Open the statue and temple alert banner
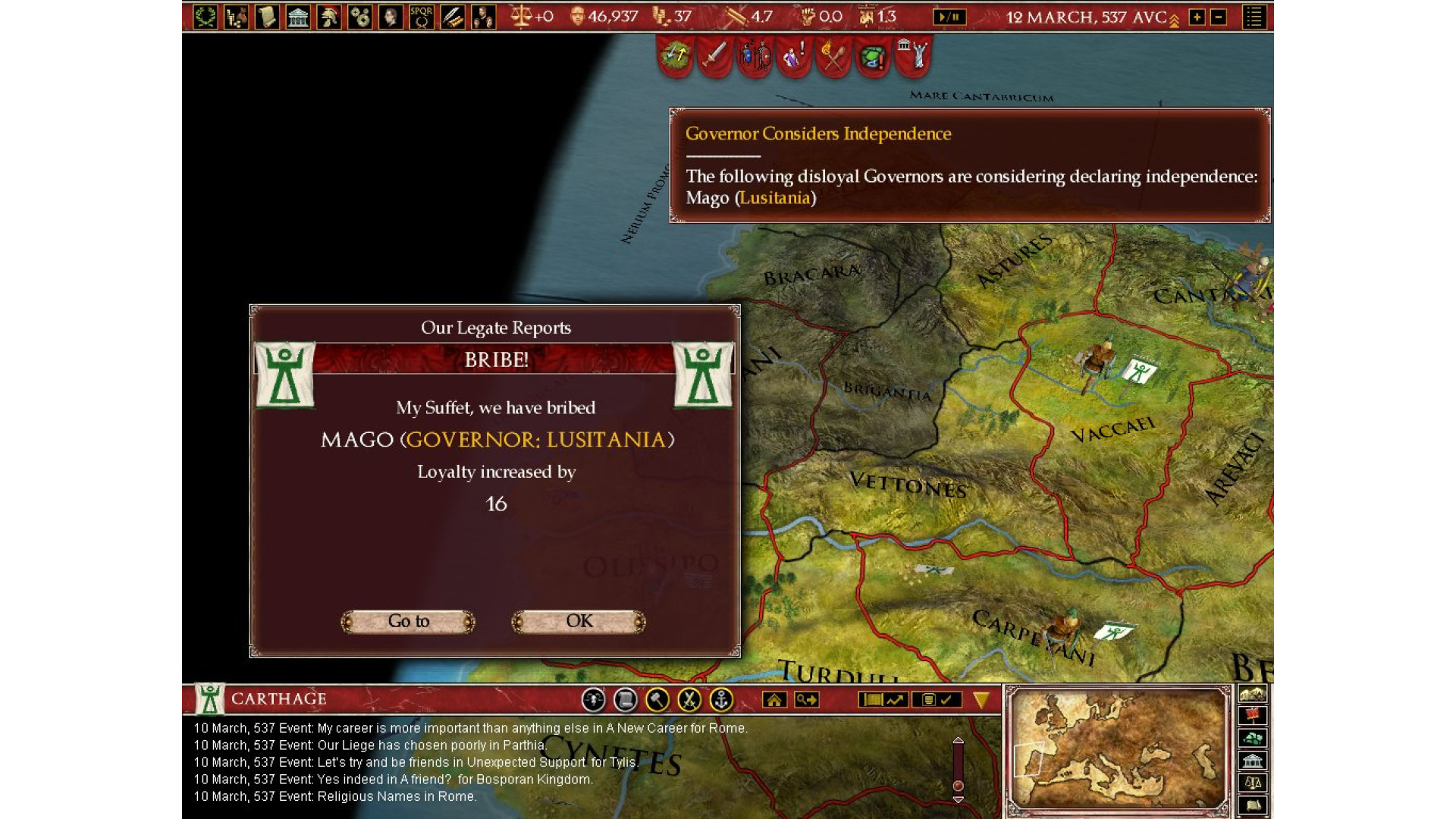 click(x=913, y=56)
